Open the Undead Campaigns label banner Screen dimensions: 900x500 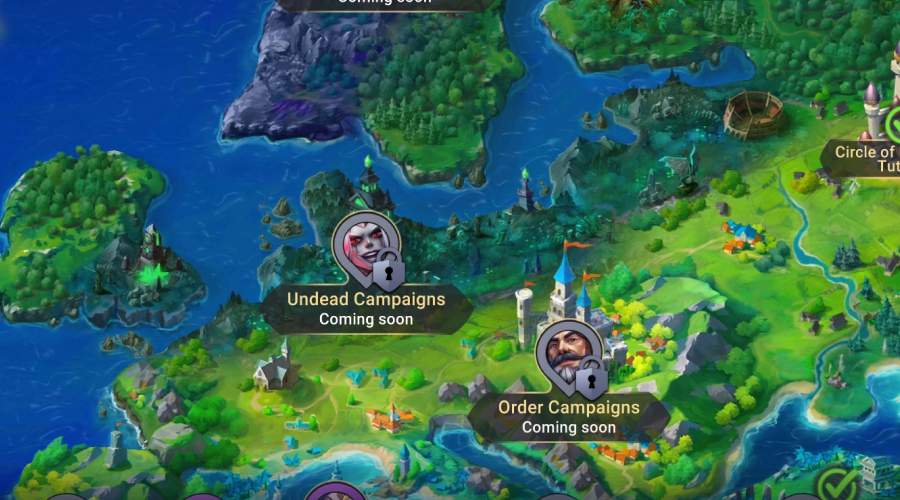(x=366, y=308)
